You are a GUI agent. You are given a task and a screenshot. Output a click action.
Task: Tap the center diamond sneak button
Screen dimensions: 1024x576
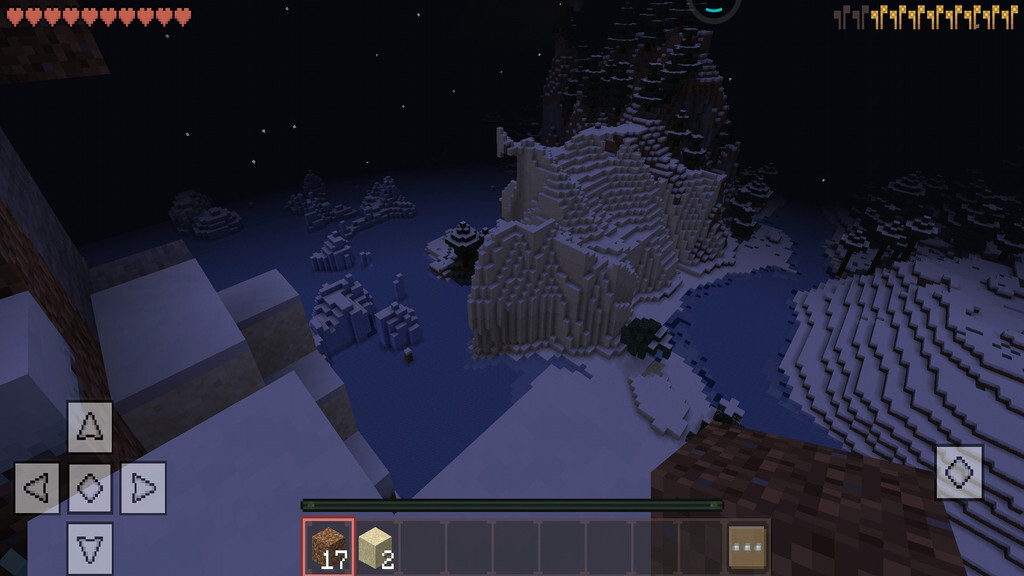pyautogui.click(x=90, y=488)
